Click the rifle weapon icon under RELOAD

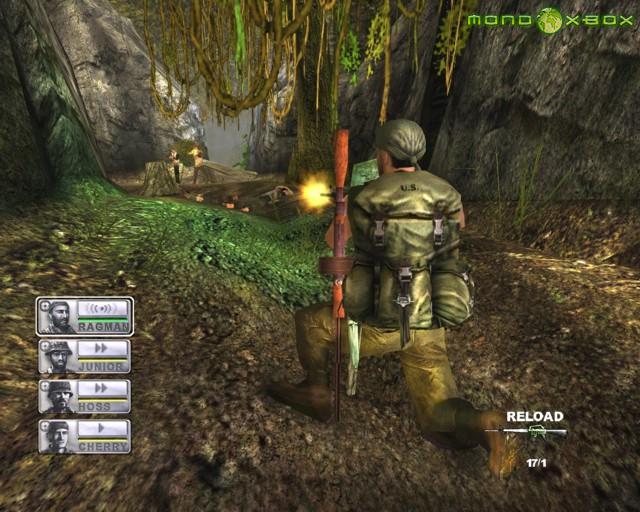pos(533,432)
